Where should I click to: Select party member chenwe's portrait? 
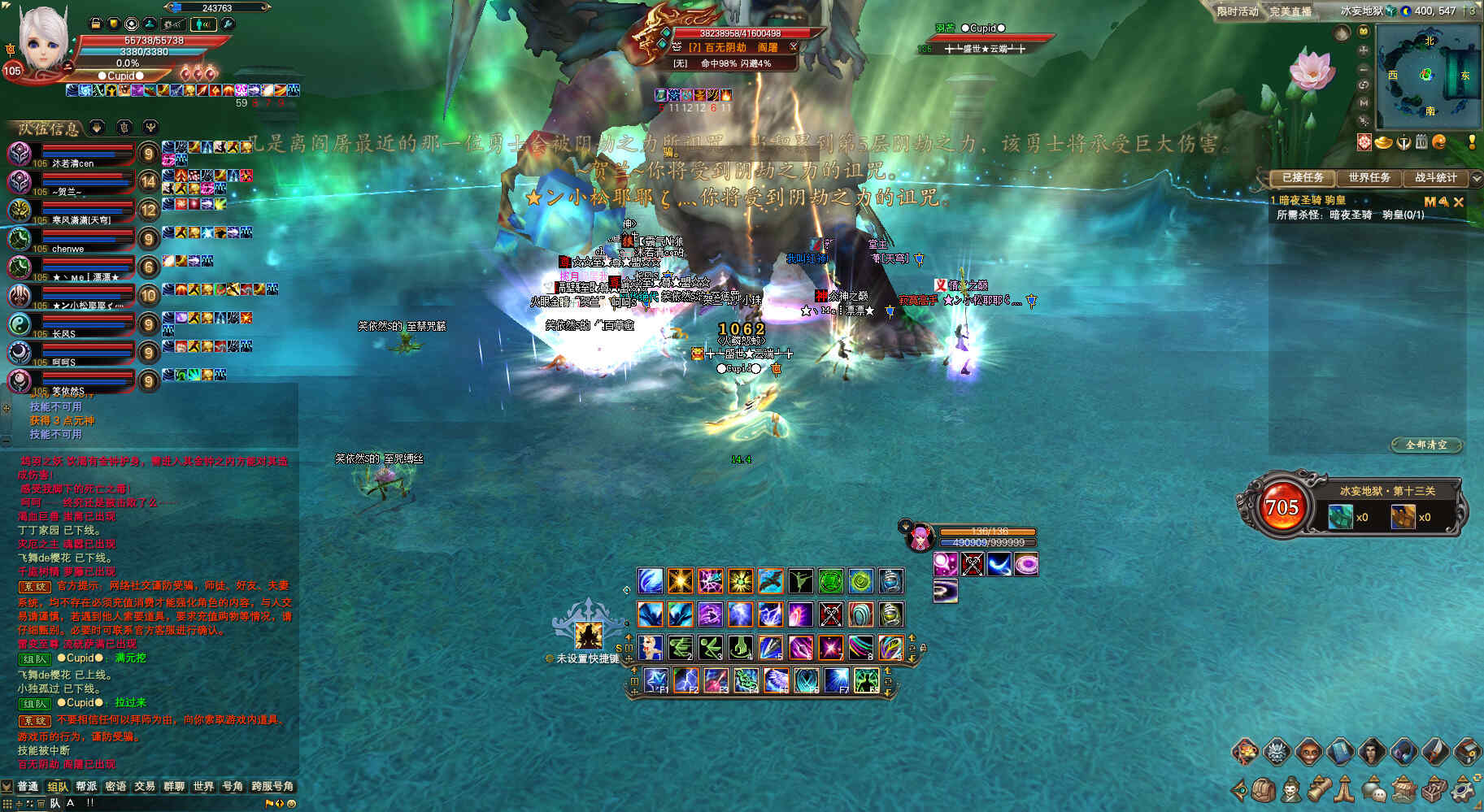(20, 239)
